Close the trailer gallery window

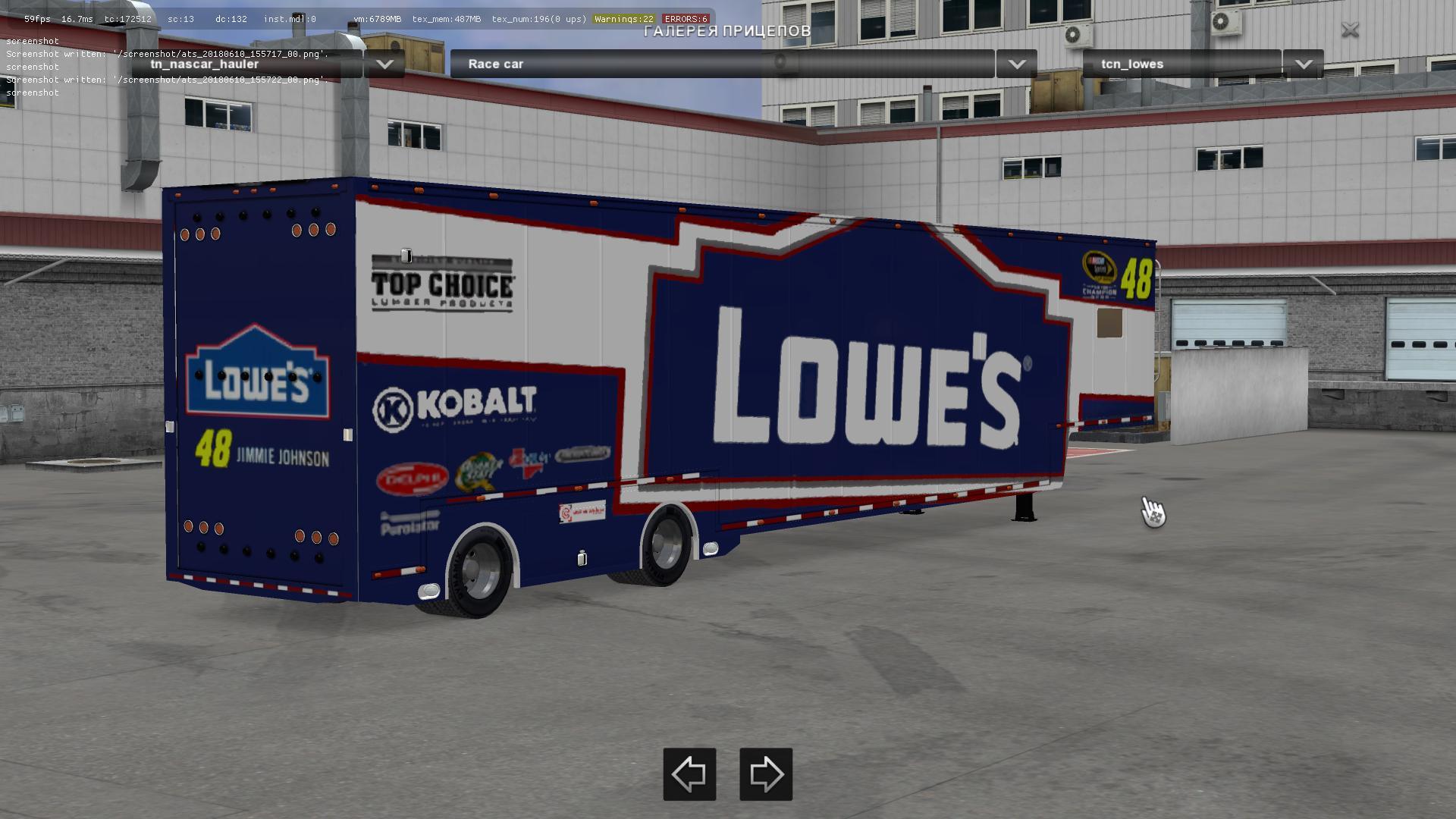click(x=1350, y=30)
